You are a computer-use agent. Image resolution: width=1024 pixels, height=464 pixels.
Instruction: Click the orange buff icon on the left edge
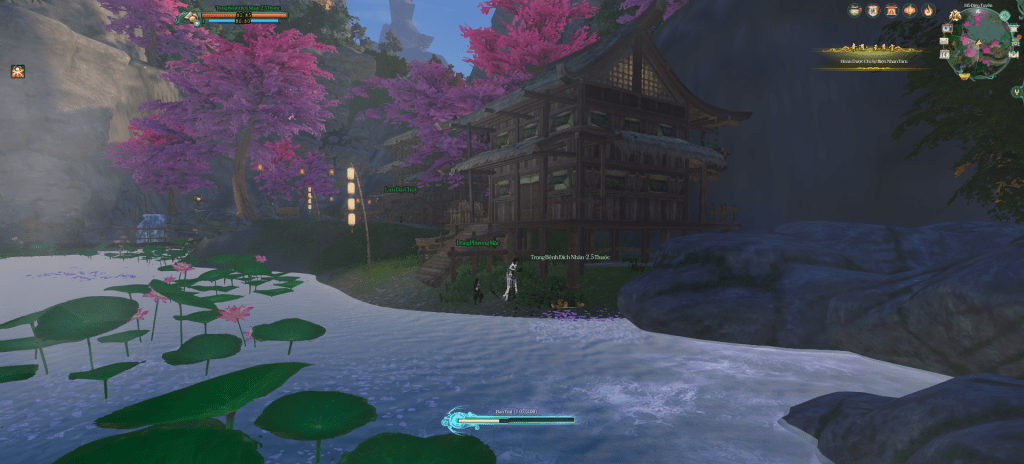(17, 71)
